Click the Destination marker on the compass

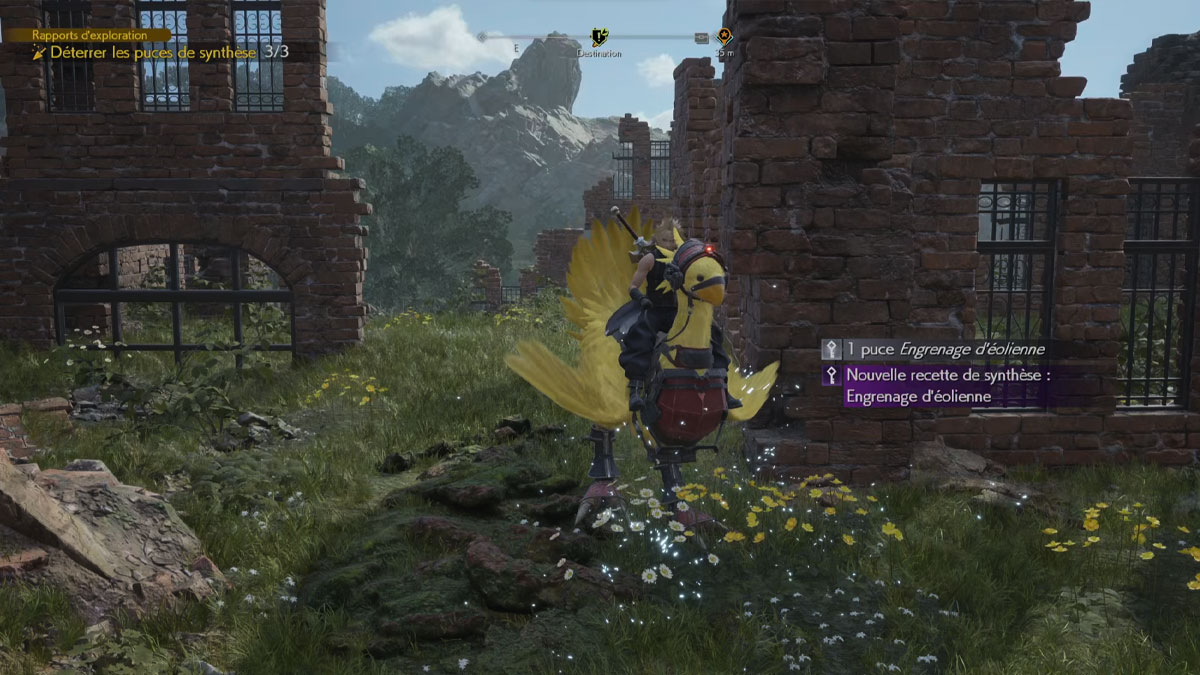(599, 38)
